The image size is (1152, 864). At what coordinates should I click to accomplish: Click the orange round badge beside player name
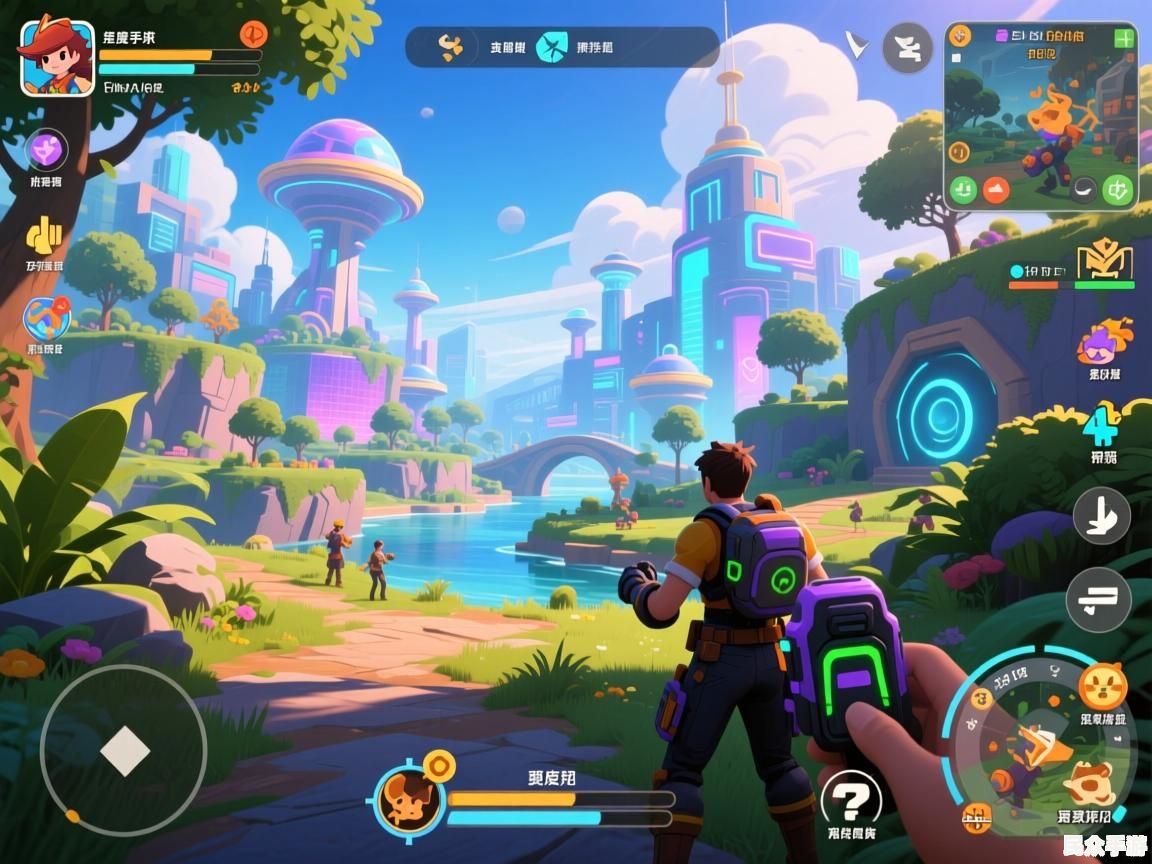[x=254, y=33]
